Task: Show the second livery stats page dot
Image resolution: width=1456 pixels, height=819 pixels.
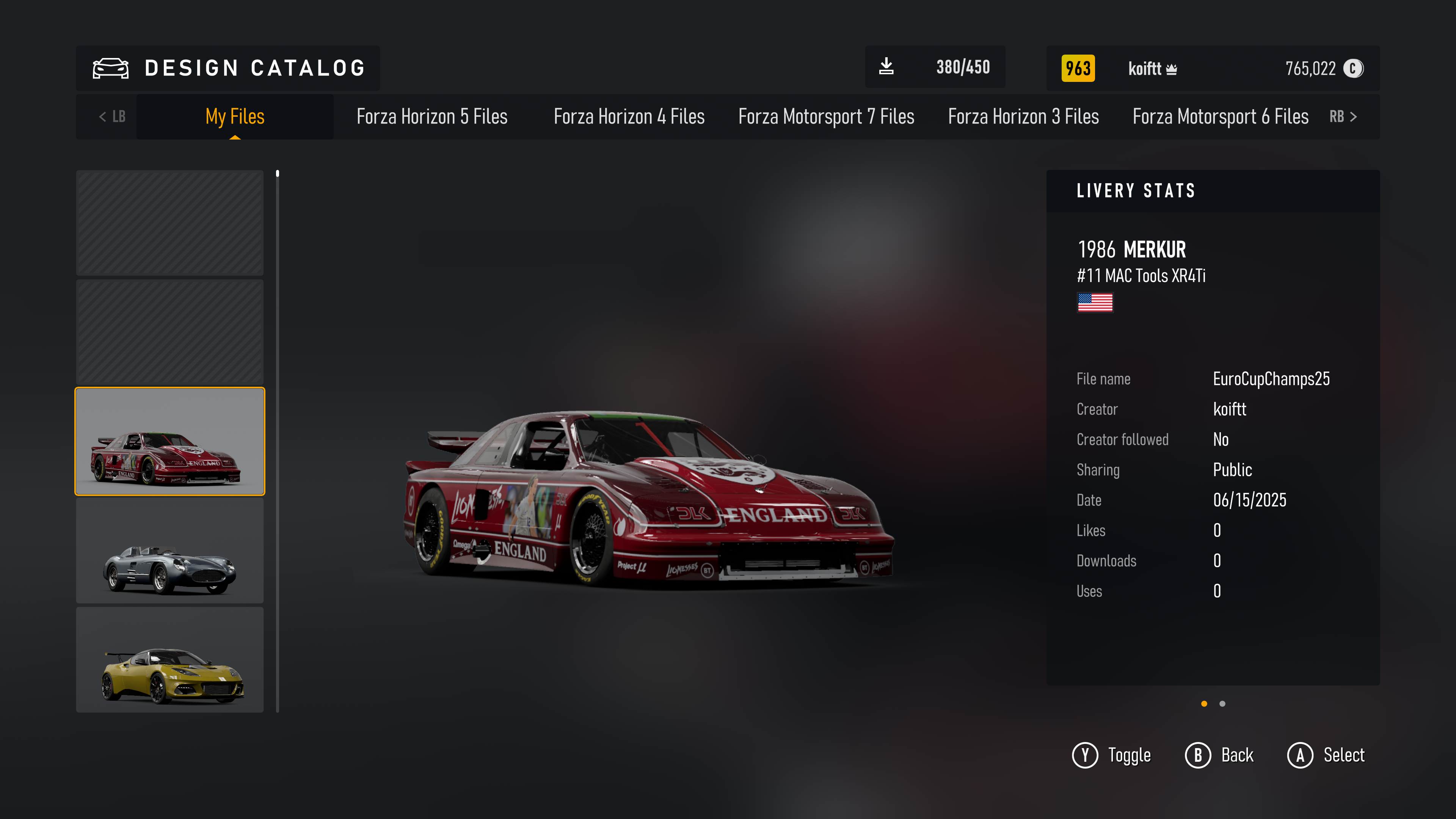Action: pos(1222,704)
